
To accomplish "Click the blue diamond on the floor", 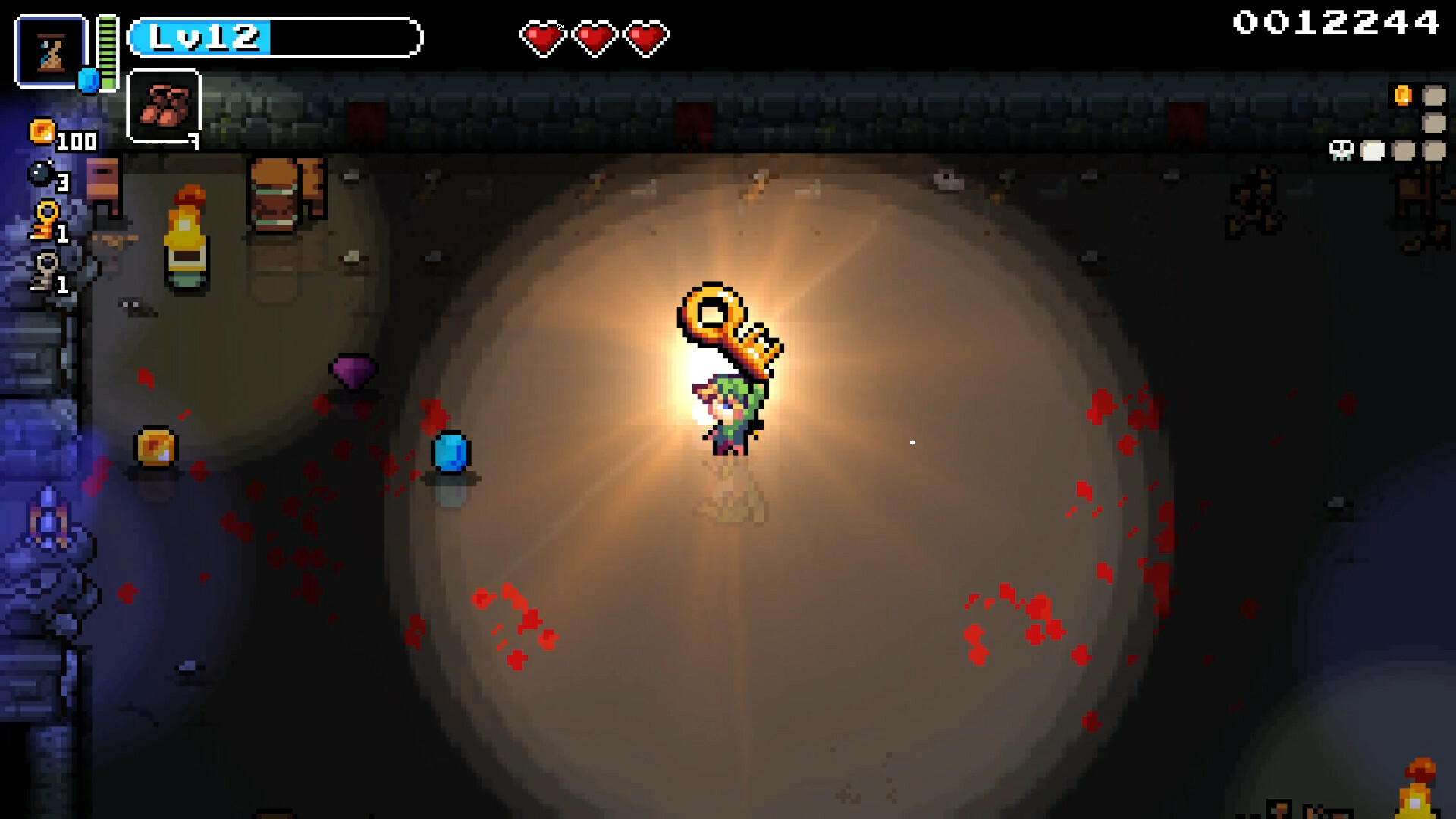I will click(449, 452).
